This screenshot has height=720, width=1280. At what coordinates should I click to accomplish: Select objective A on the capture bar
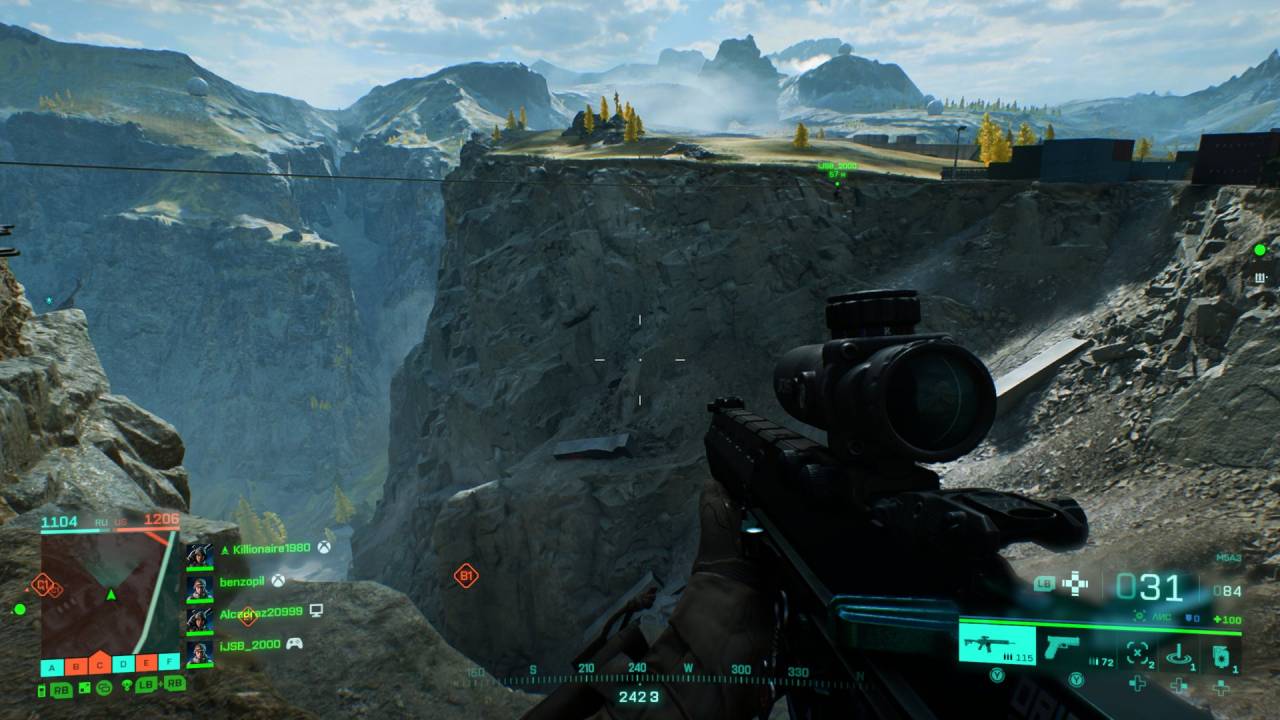tap(52, 663)
